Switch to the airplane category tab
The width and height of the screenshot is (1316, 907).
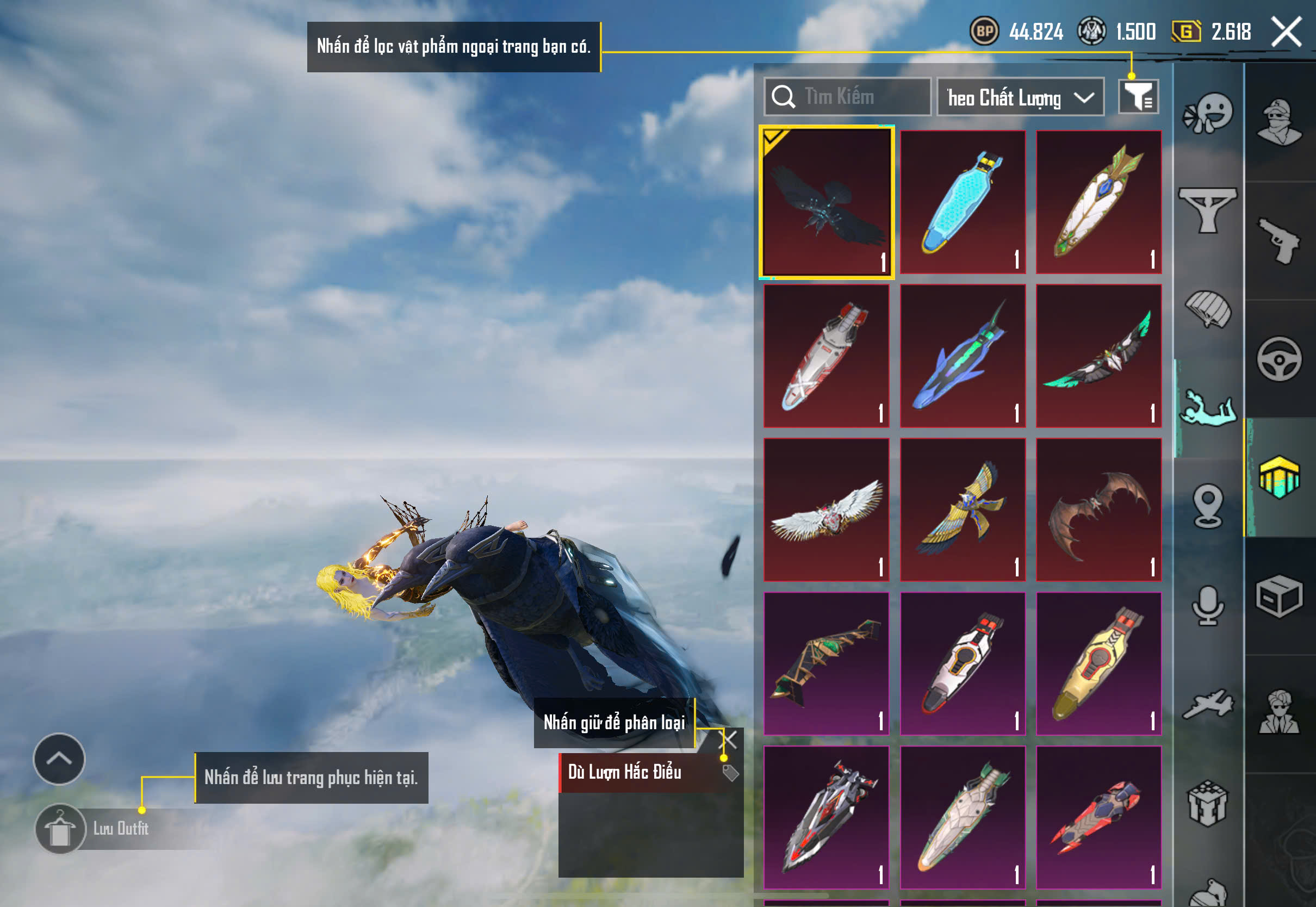pyautogui.click(x=1208, y=705)
